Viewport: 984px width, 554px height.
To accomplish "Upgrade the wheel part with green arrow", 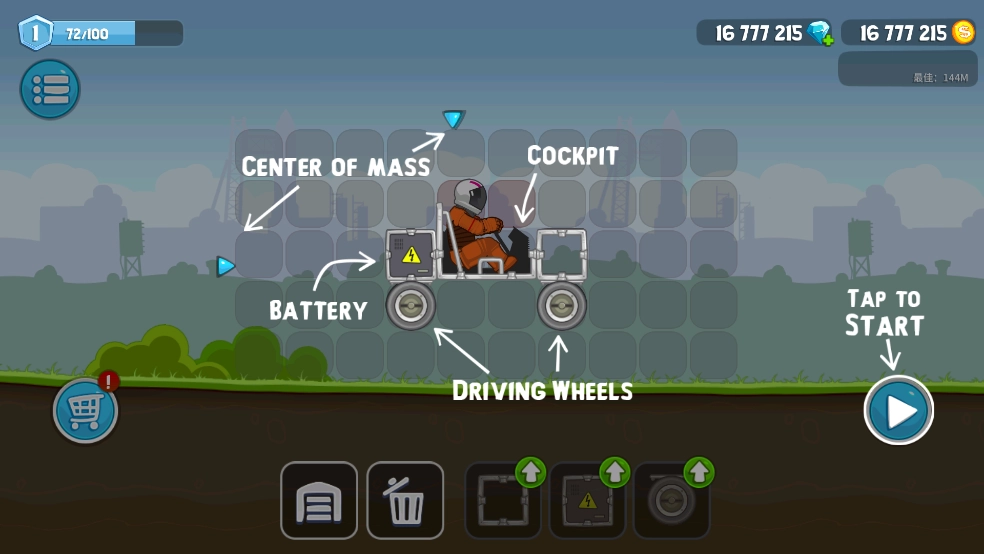I will (x=698, y=471).
